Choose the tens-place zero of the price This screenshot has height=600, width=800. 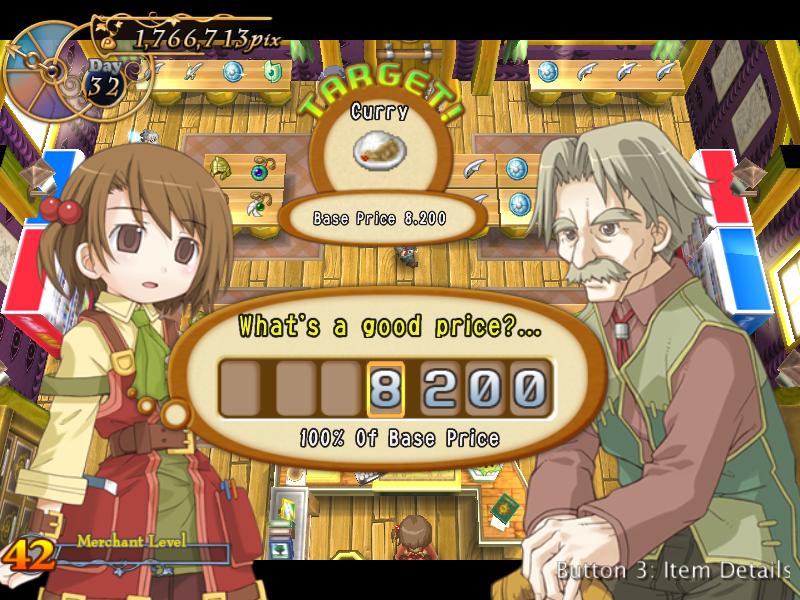pyautogui.click(x=485, y=388)
